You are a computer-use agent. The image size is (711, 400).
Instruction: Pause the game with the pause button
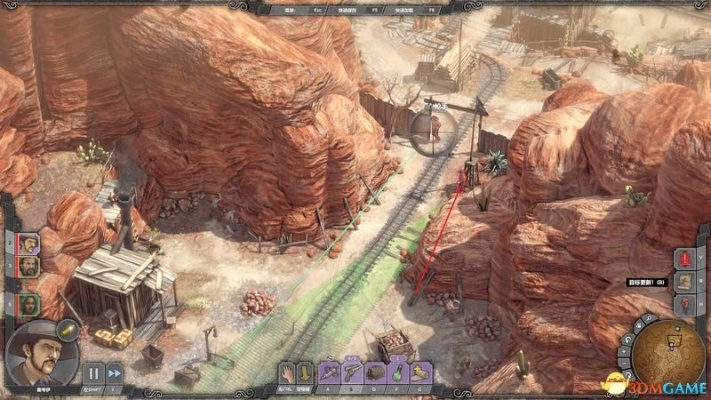pyautogui.click(x=92, y=373)
